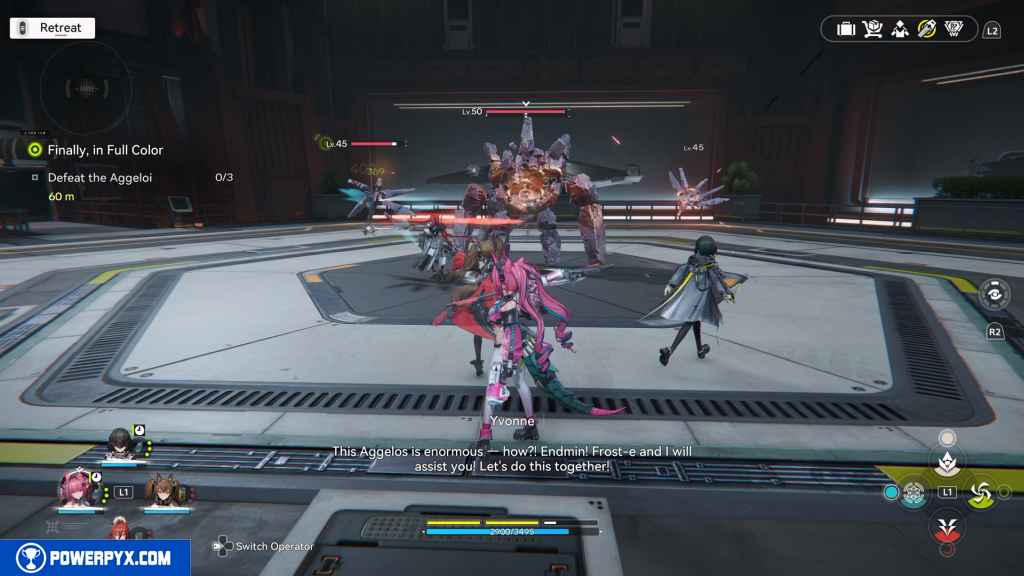Viewport: 1024px width, 576px height.
Task: Click the eye scan icon
Action: [994, 296]
